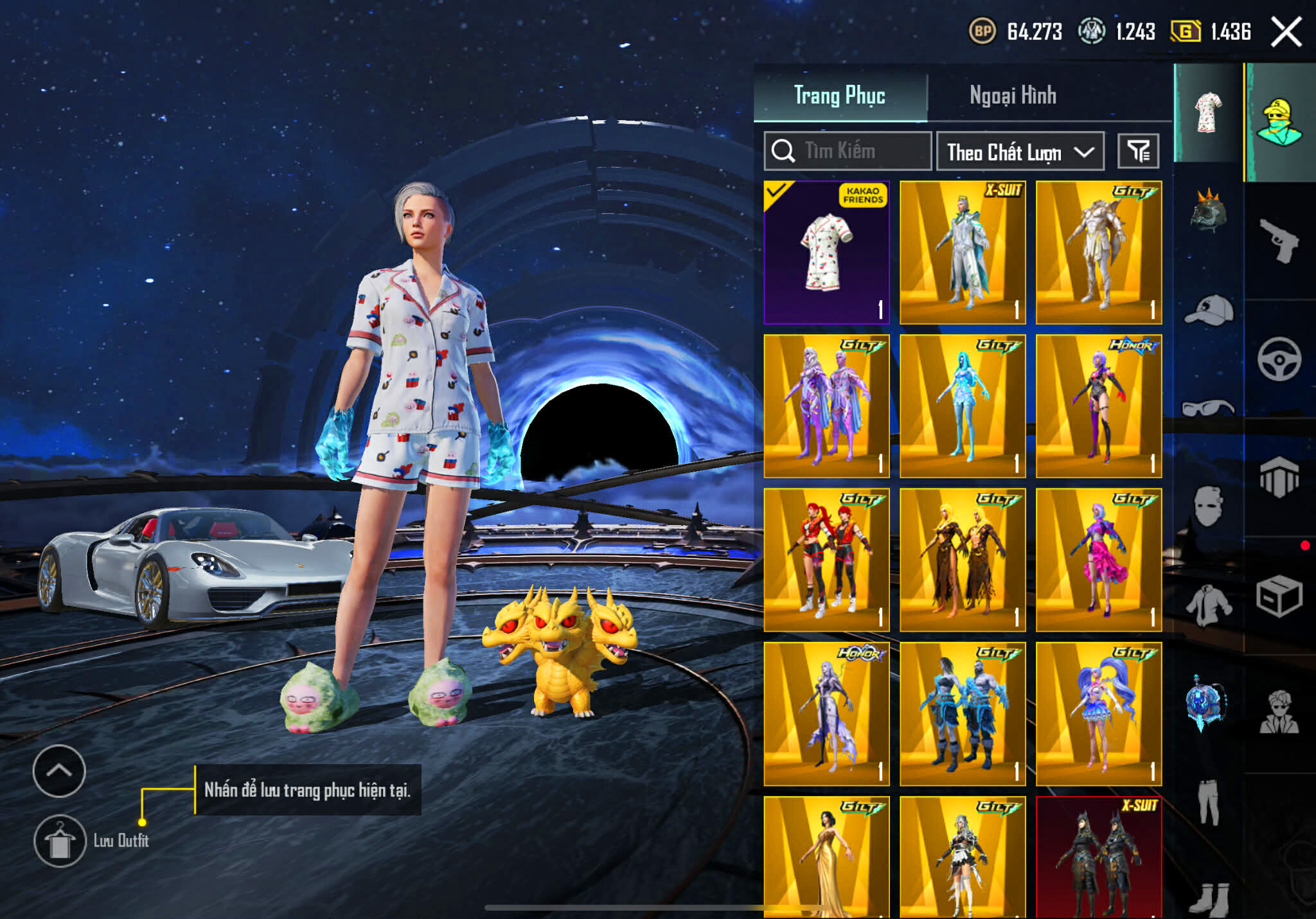Open the filter options button
The width and height of the screenshot is (1316, 919).
(x=1138, y=152)
